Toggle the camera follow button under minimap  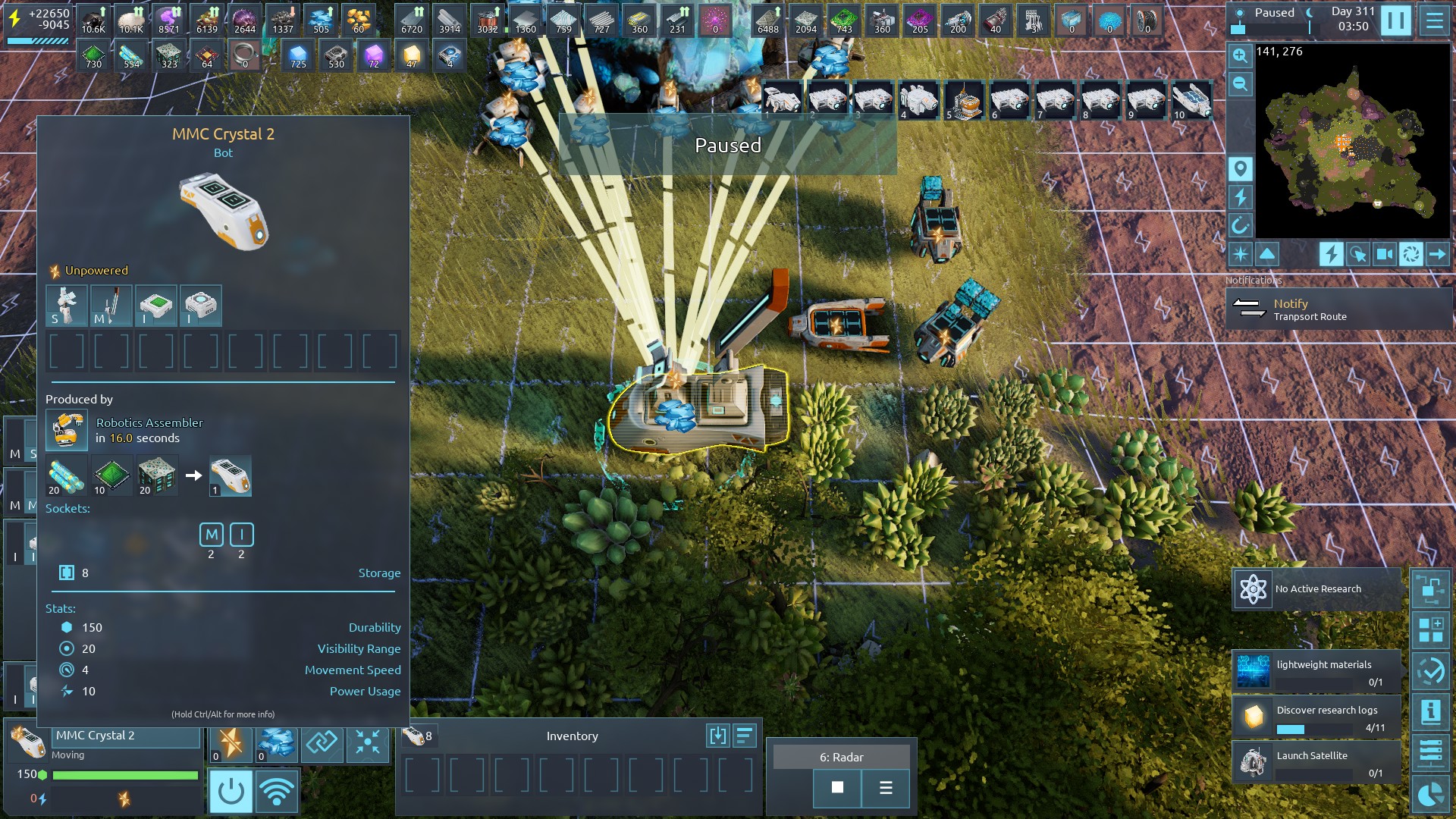1384,254
